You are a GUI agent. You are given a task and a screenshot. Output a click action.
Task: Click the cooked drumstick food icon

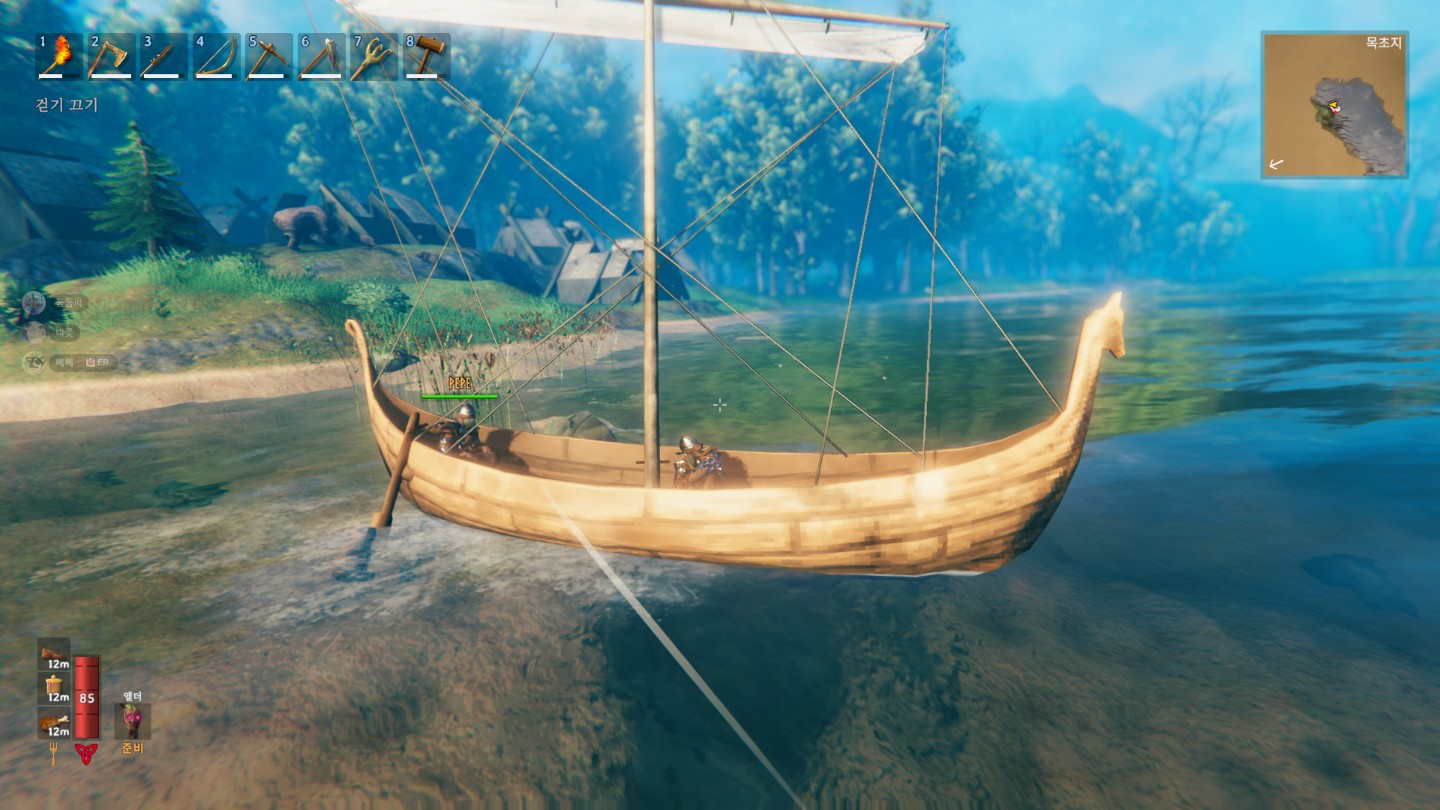point(54,722)
